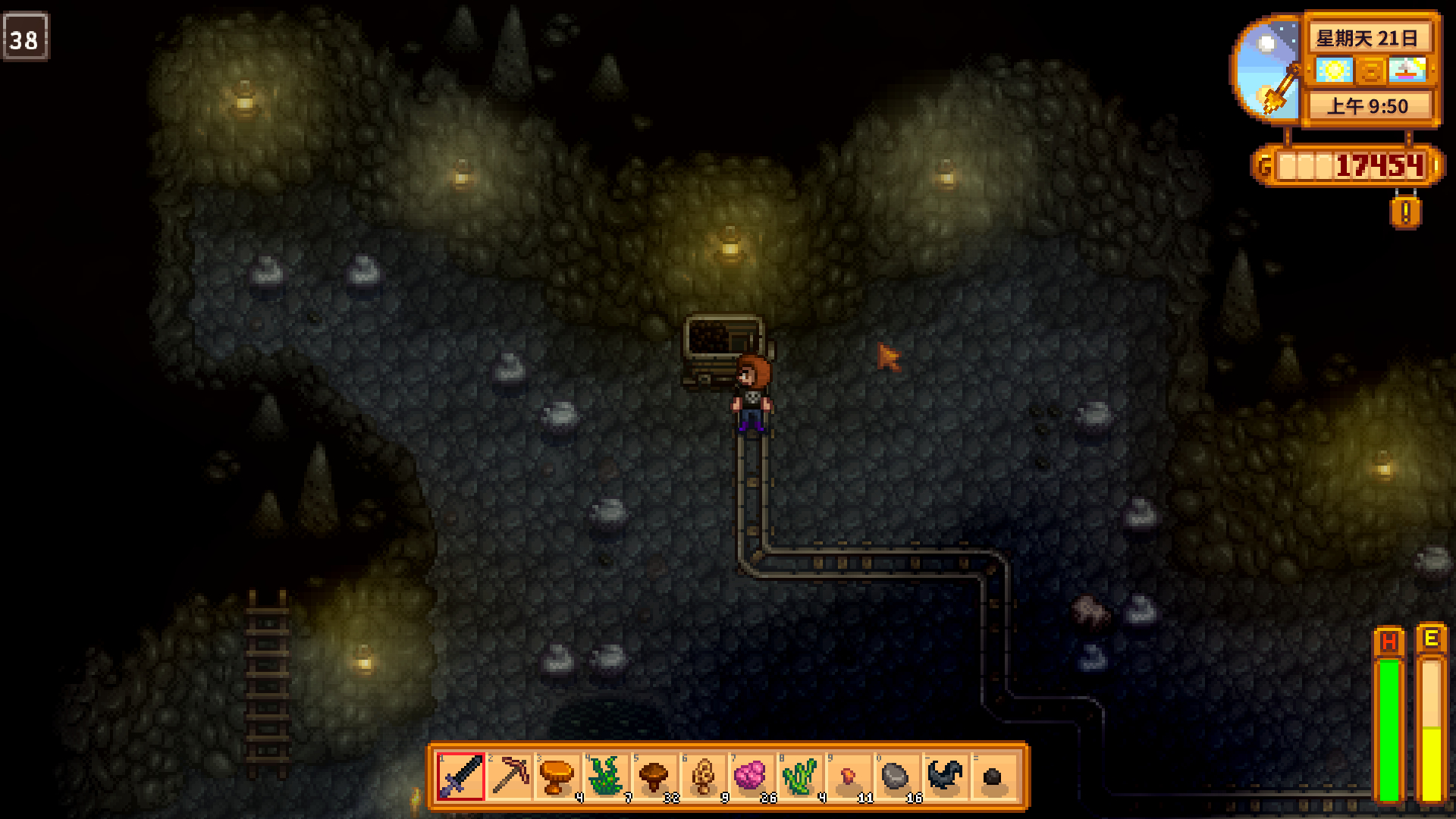Open the journal via the exclamation icon
Screen dimensions: 1456x819
pos(1405,212)
